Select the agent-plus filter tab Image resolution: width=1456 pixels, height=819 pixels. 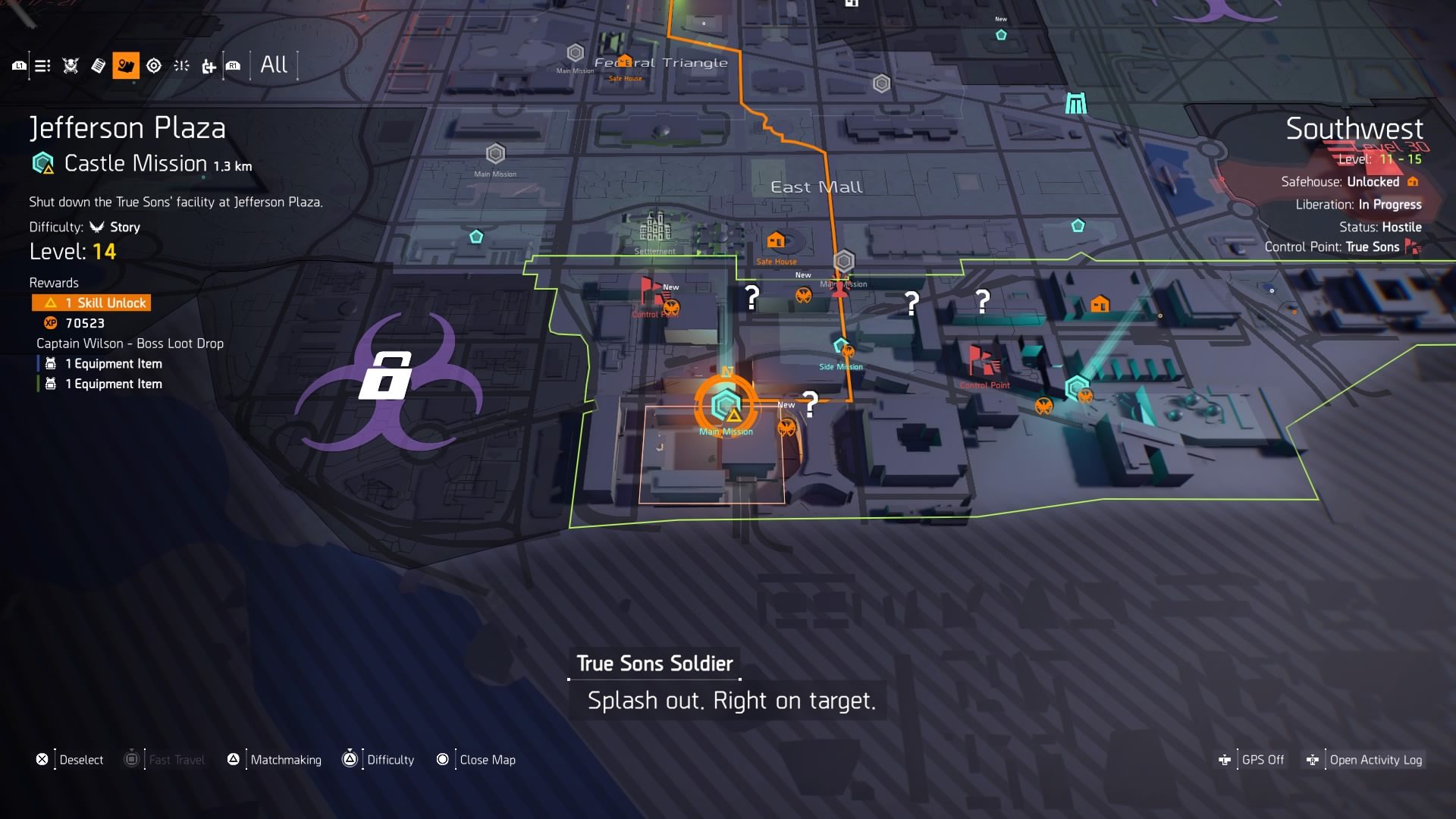209,67
